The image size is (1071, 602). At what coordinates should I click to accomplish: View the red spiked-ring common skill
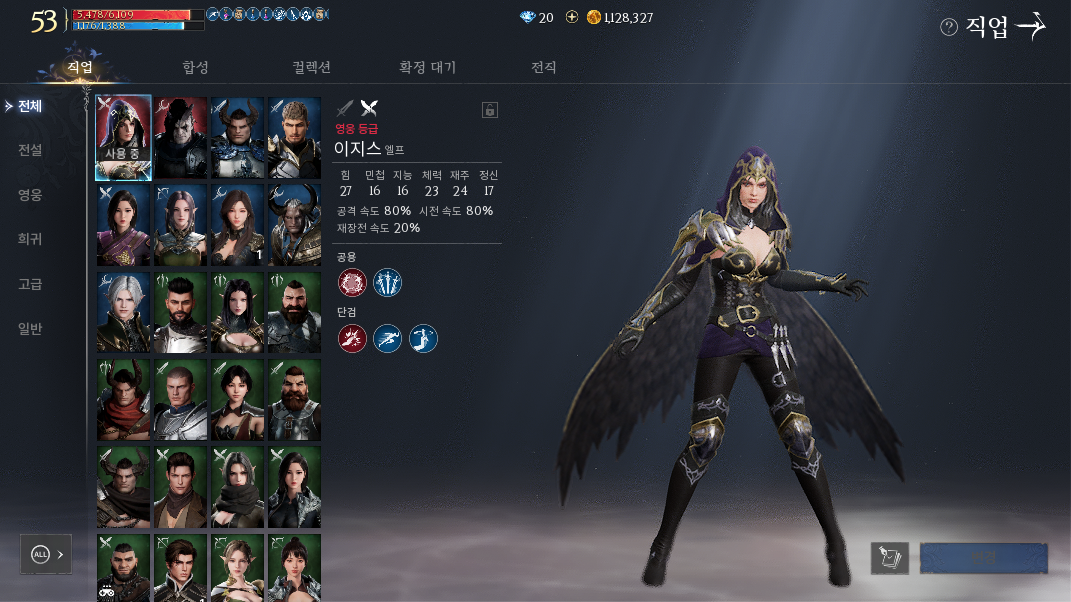point(352,283)
